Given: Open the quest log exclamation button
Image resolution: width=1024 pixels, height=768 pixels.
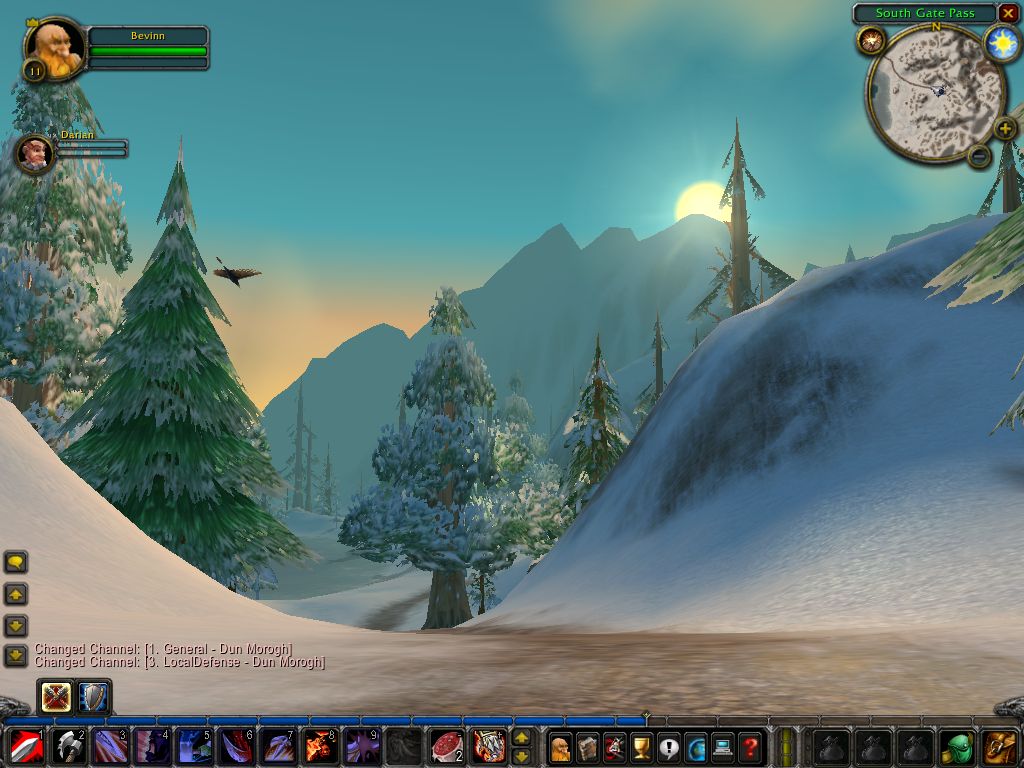Looking at the screenshot, I should click(669, 746).
